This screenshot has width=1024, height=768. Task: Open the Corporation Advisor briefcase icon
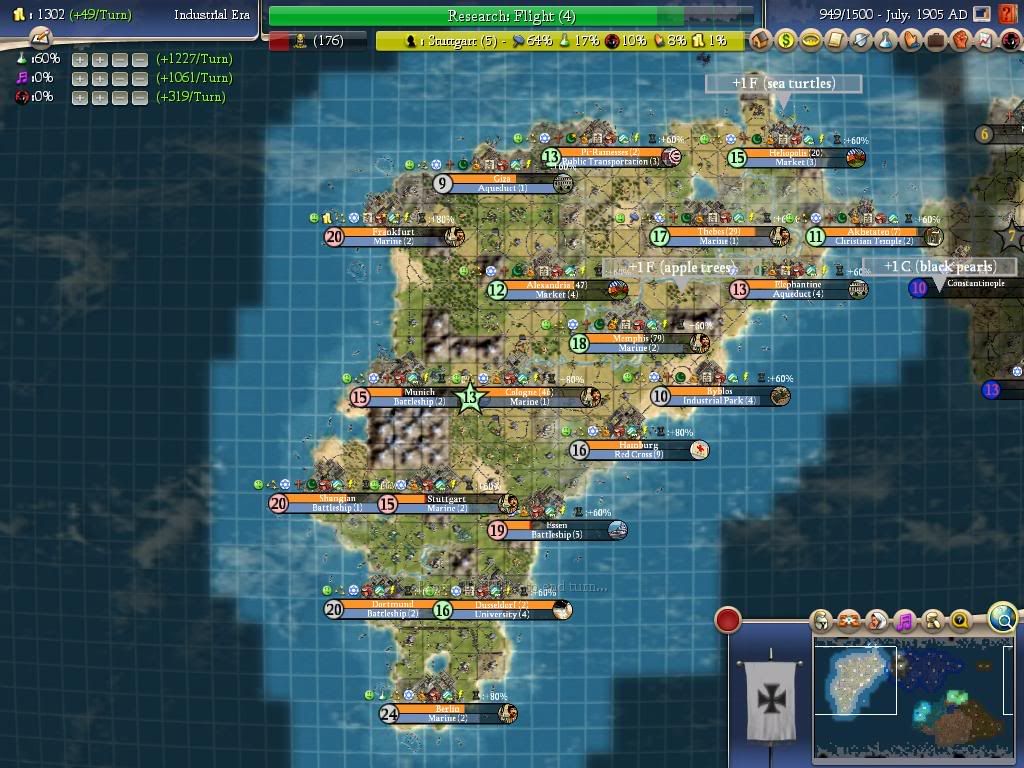click(936, 41)
